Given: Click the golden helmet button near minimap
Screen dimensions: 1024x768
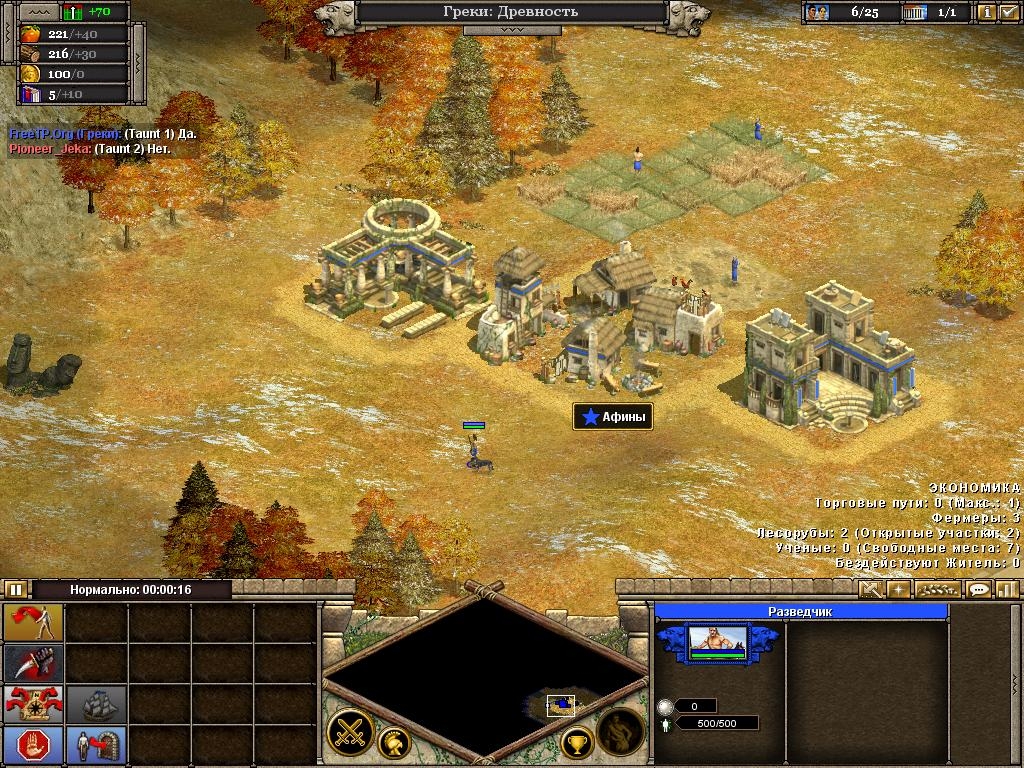Looking at the screenshot, I should [394, 742].
